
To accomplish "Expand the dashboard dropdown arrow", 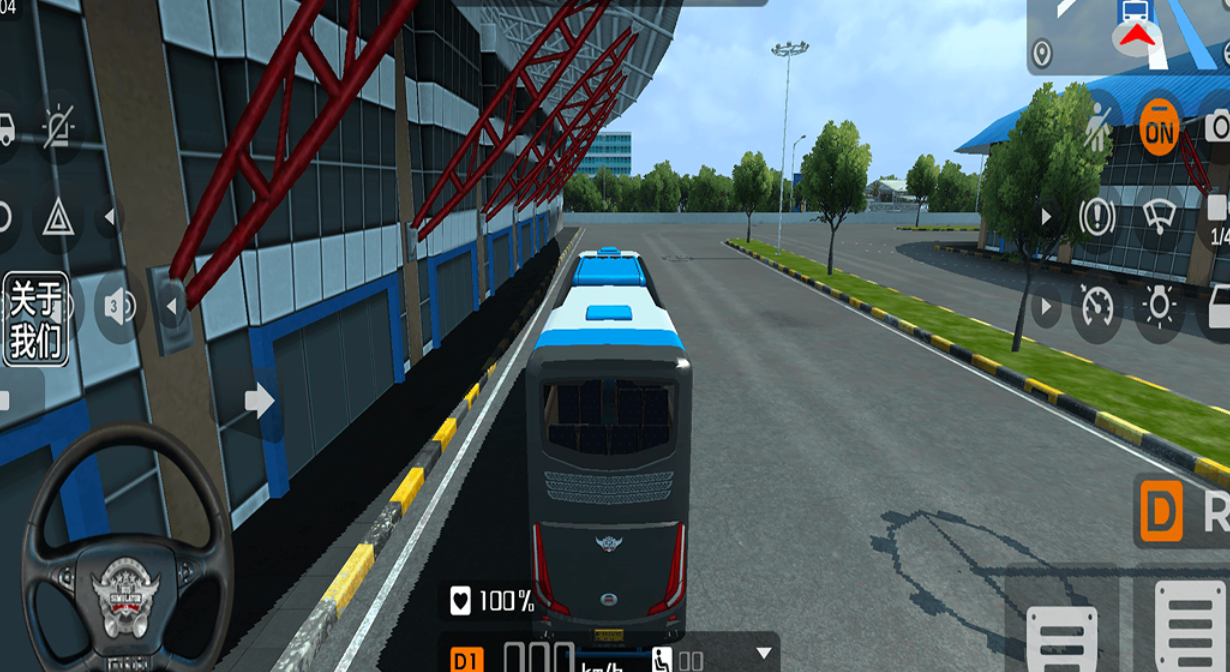I will click(x=764, y=653).
